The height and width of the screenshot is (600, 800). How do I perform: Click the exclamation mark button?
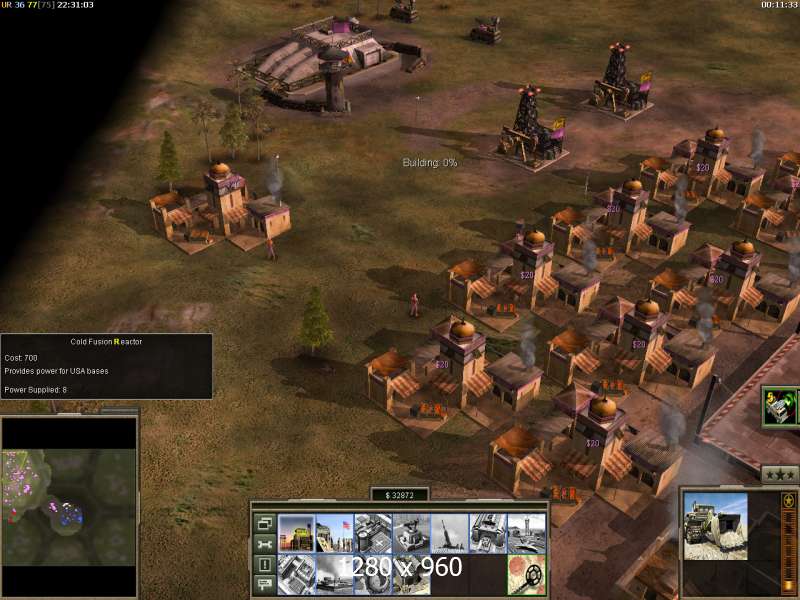click(x=265, y=565)
